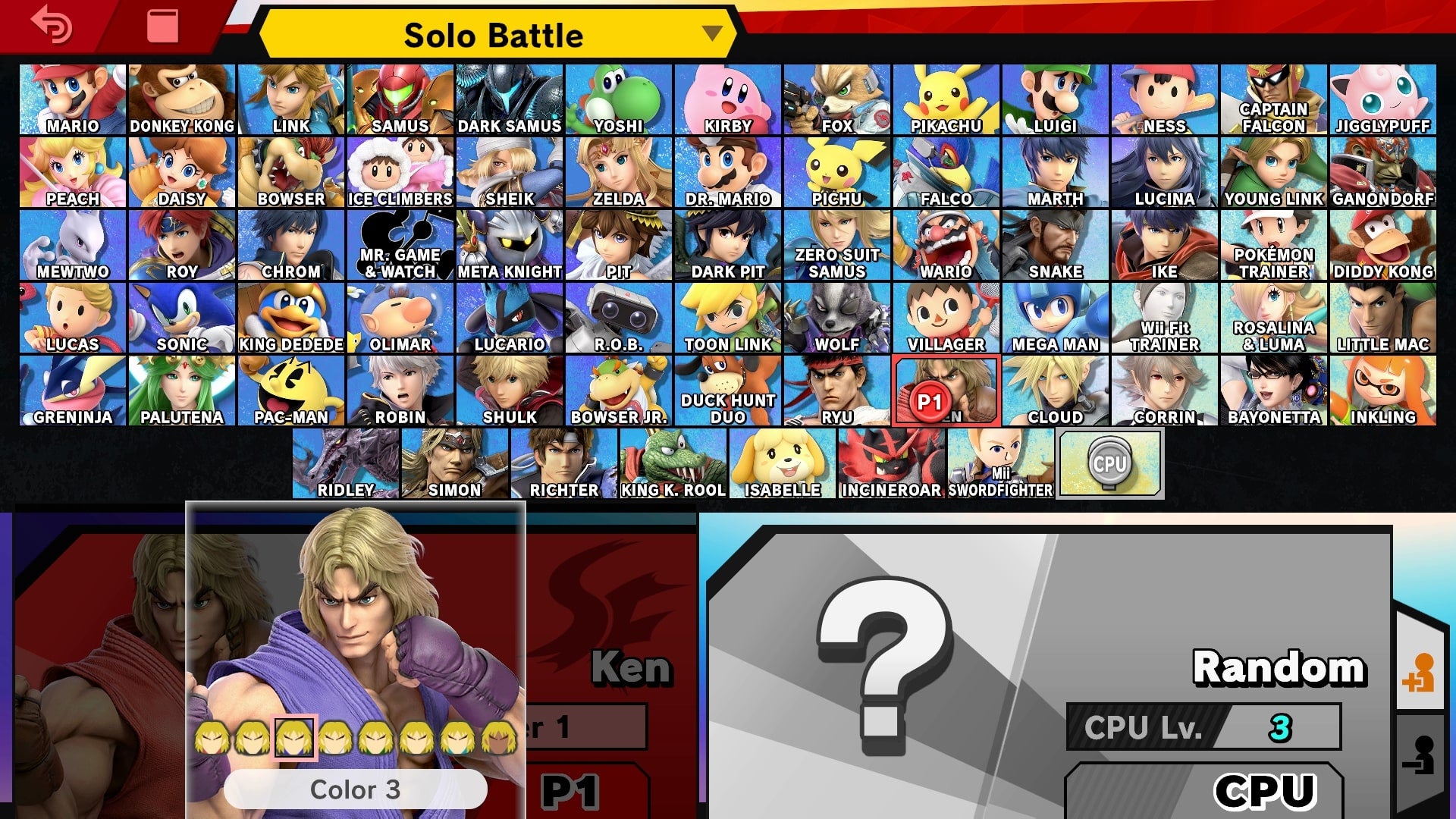Image resolution: width=1456 pixels, height=819 pixels.
Task: Select Sonic from the roster
Action: coord(182,315)
